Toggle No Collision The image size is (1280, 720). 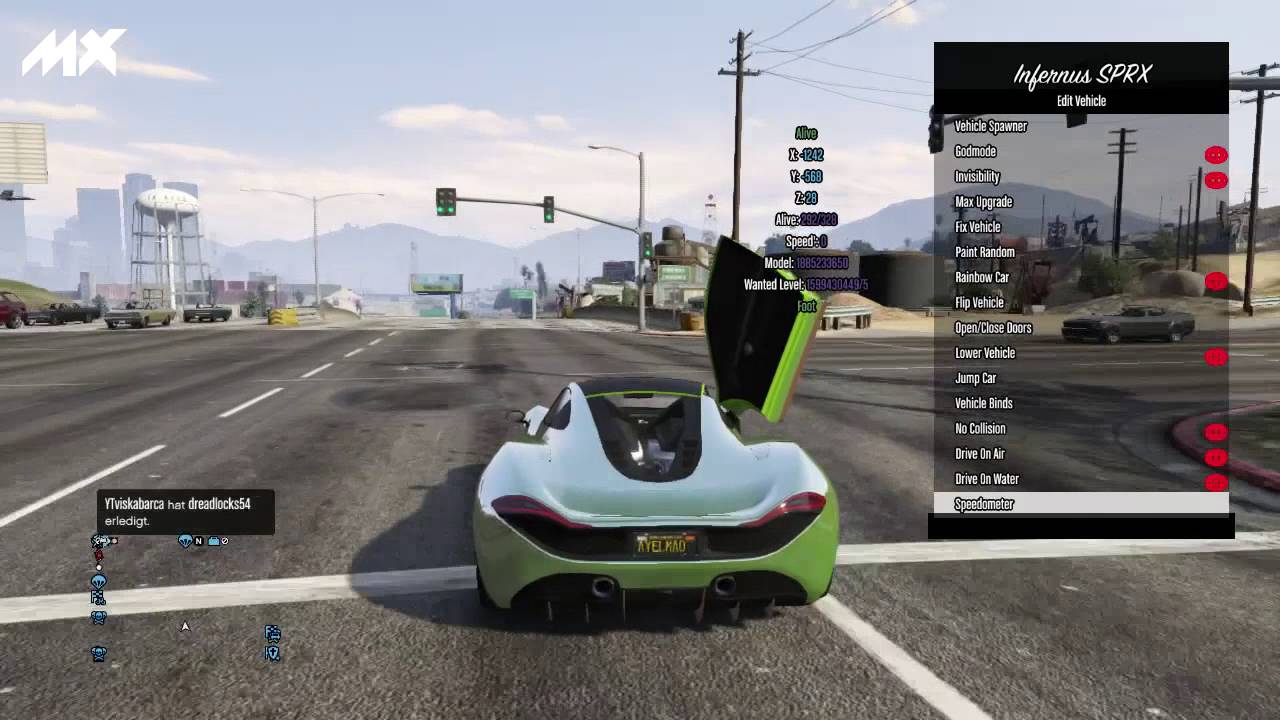[x=980, y=429]
